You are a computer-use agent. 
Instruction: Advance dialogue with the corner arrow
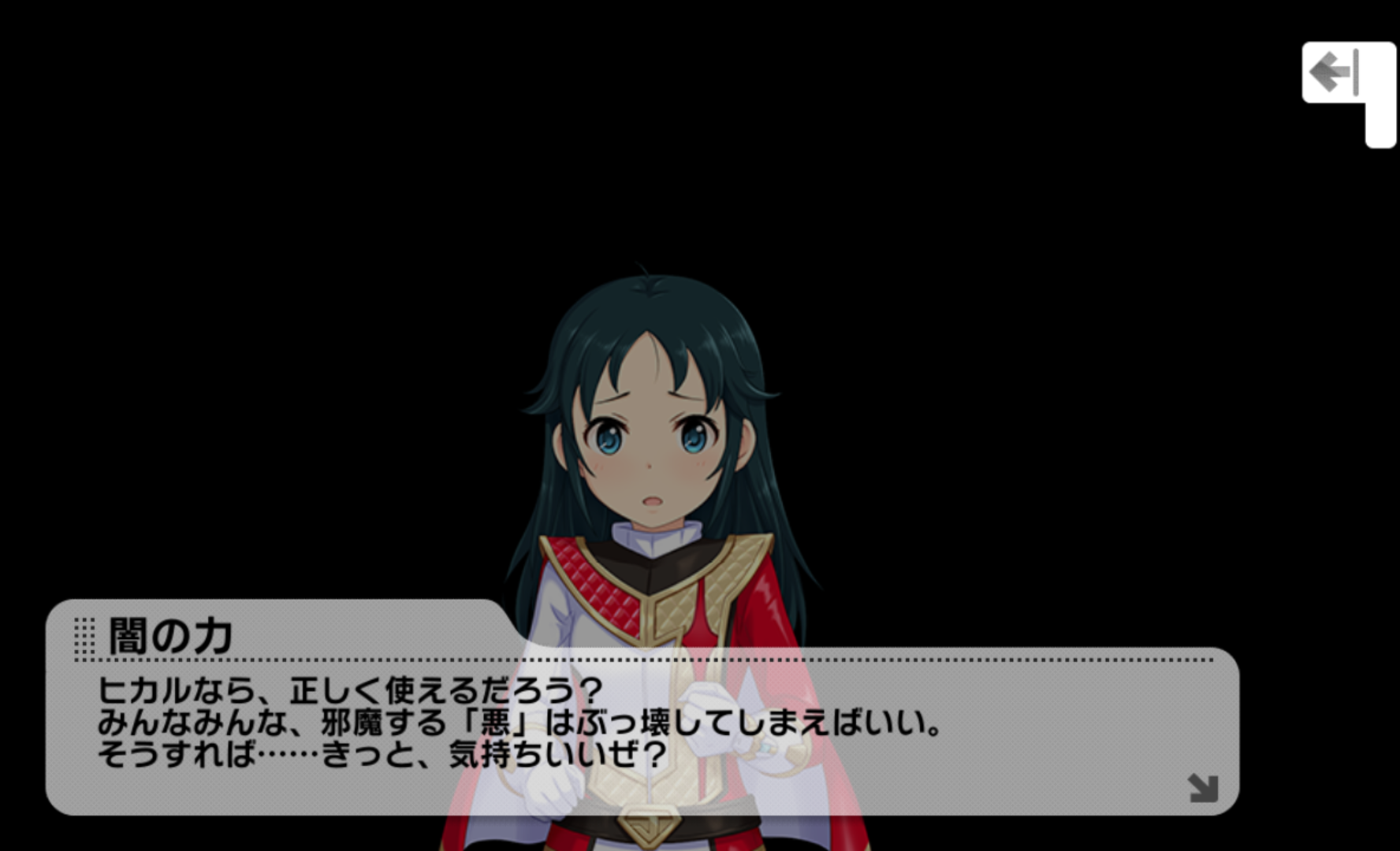pos(1203,787)
